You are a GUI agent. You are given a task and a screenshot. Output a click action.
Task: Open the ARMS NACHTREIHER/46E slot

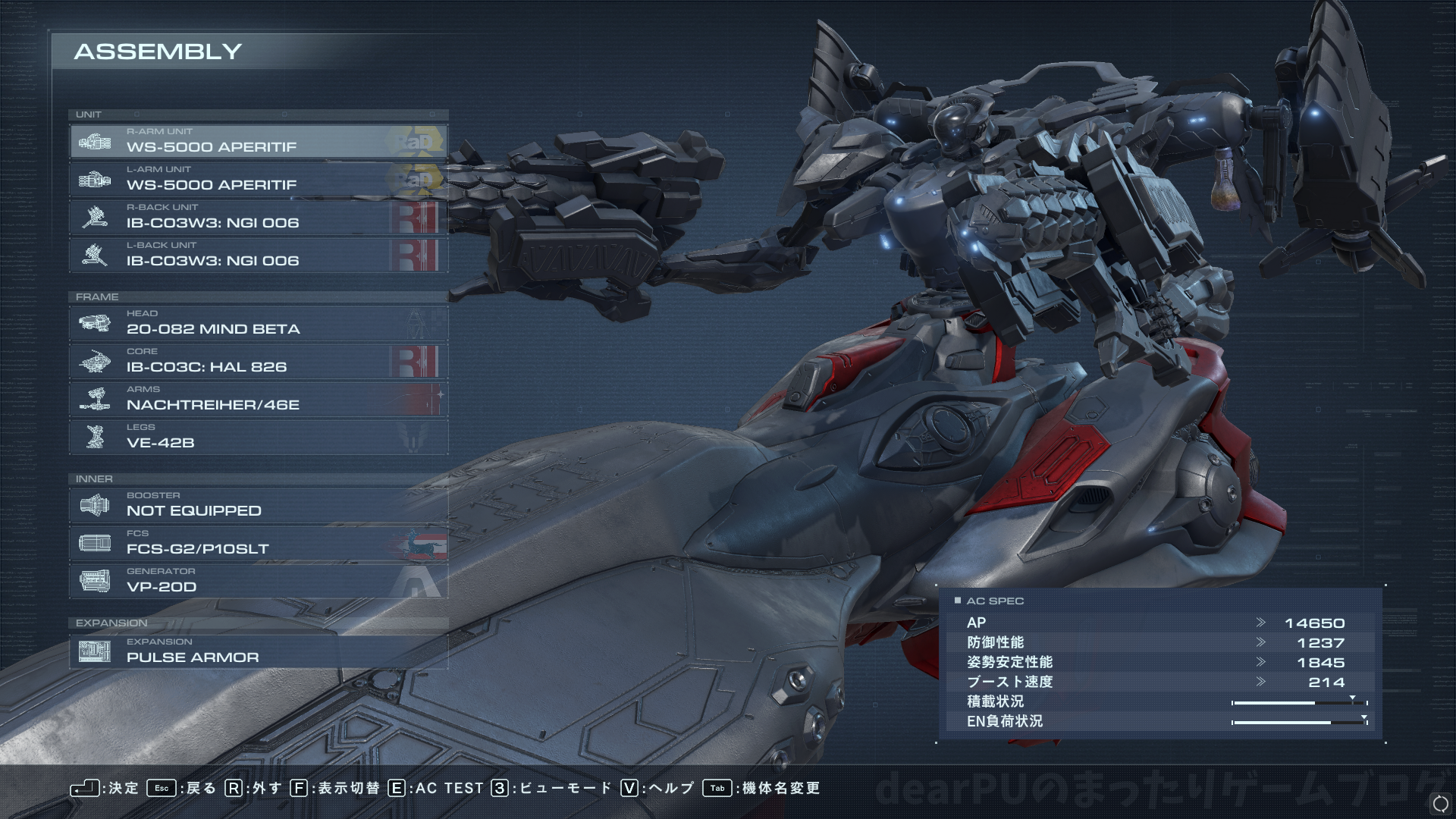click(x=258, y=400)
